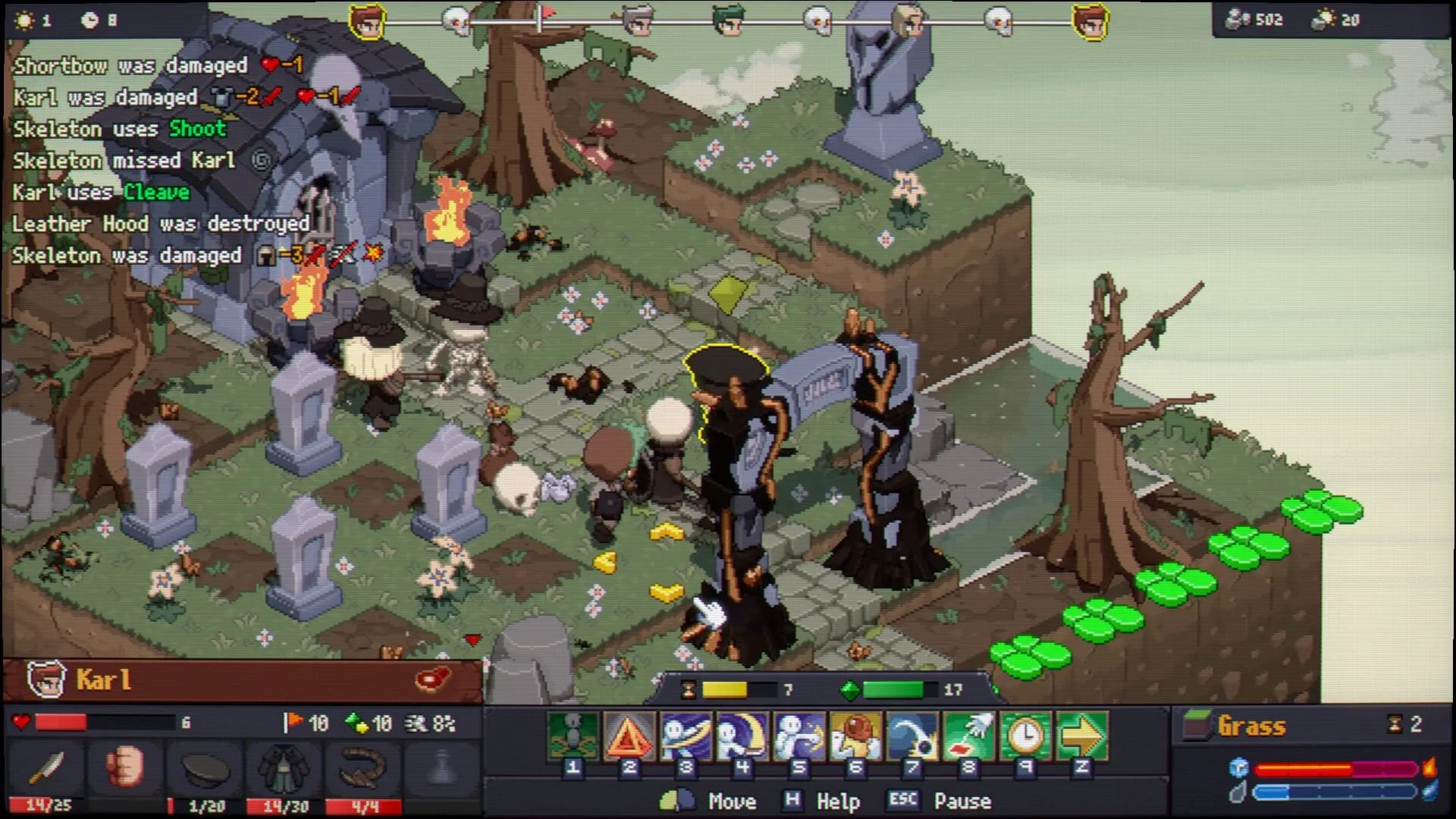The width and height of the screenshot is (1456, 819).
Task: Activate the crescent swing attack ability
Action: (742, 736)
